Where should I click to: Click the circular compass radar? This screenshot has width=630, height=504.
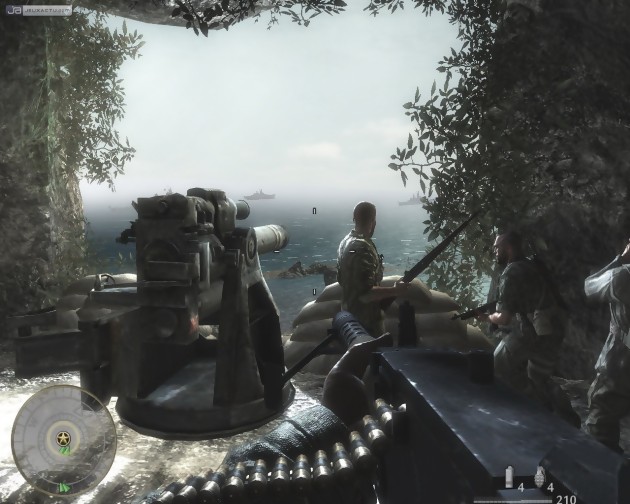point(63,439)
